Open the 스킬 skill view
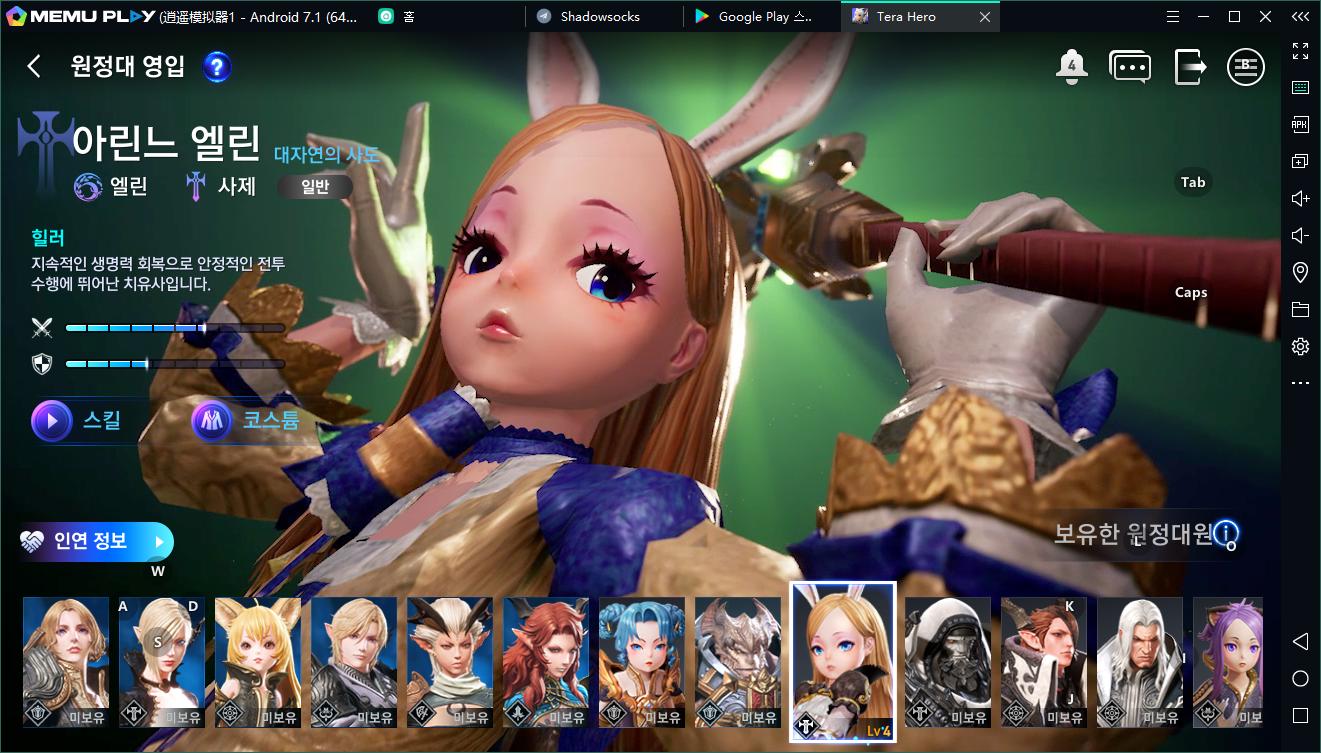The width and height of the screenshot is (1321, 753). [x=80, y=421]
